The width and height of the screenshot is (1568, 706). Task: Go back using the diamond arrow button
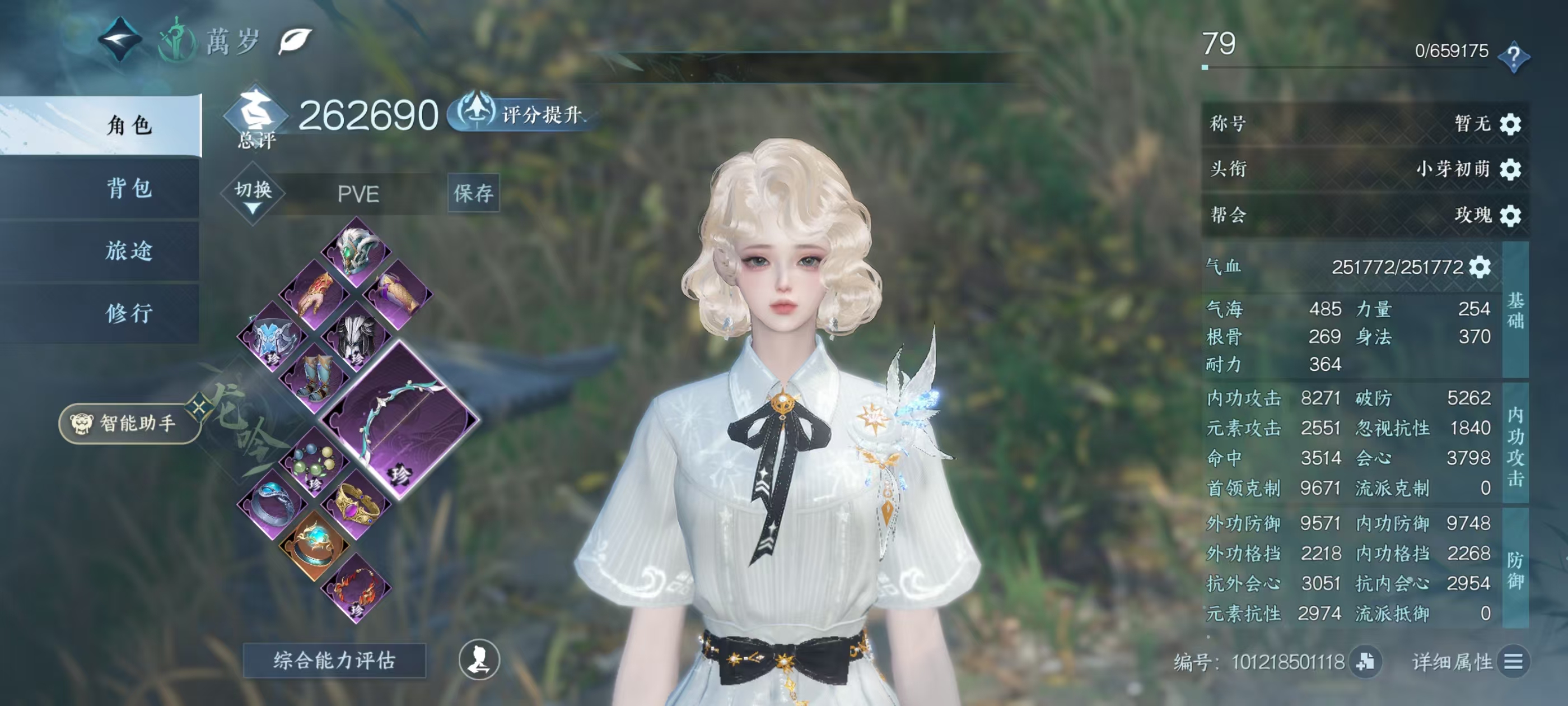coord(120,40)
